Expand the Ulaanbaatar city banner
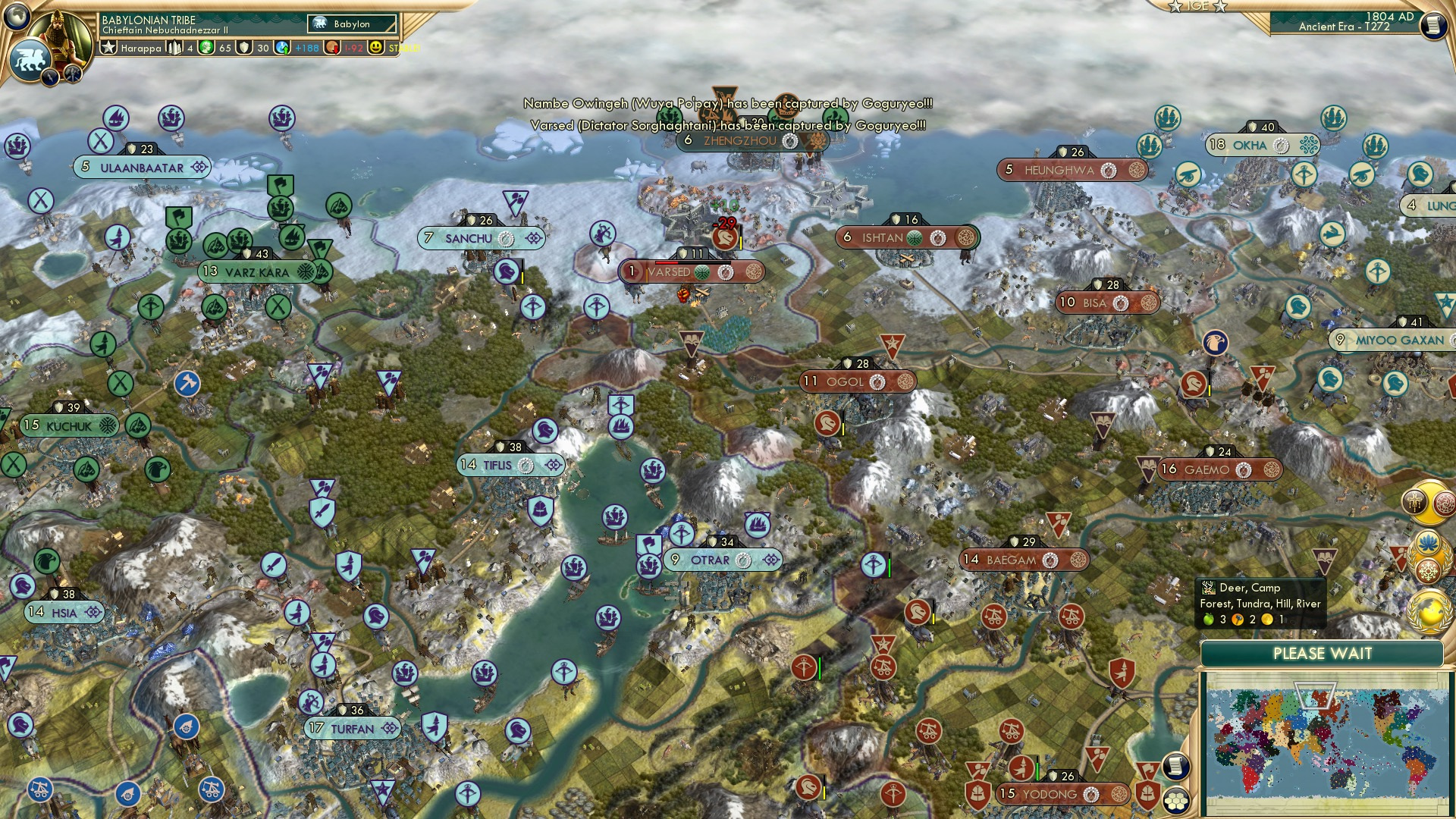Viewport: 1456px width, 819px height. pyautogui.click(x=199, y=168)
